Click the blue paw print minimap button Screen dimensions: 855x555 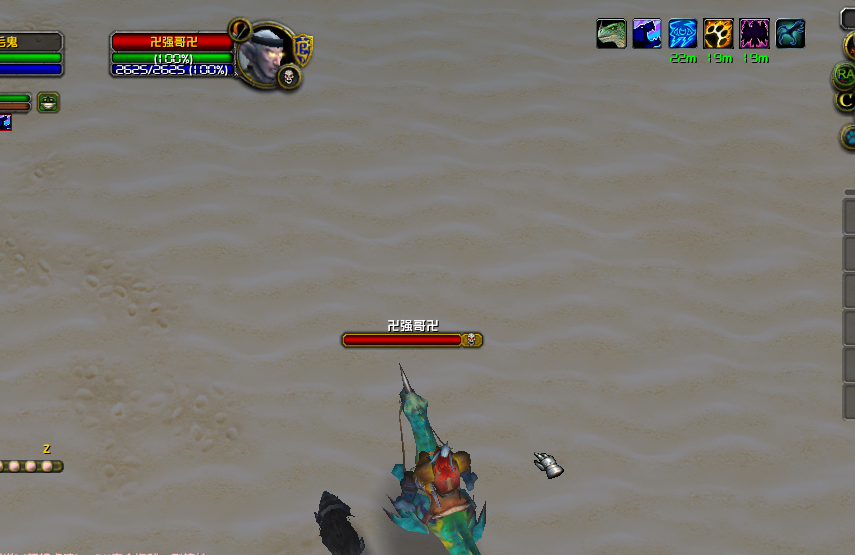pyautogui.click(x=849, y=136)
